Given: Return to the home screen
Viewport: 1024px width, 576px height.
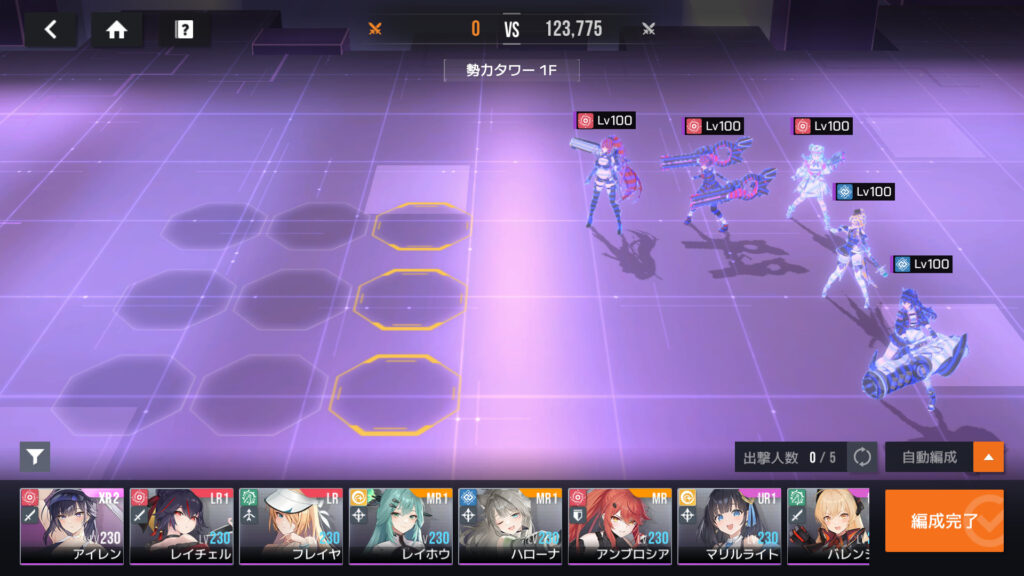Looking at the screenshot, I should pos(117,29).
